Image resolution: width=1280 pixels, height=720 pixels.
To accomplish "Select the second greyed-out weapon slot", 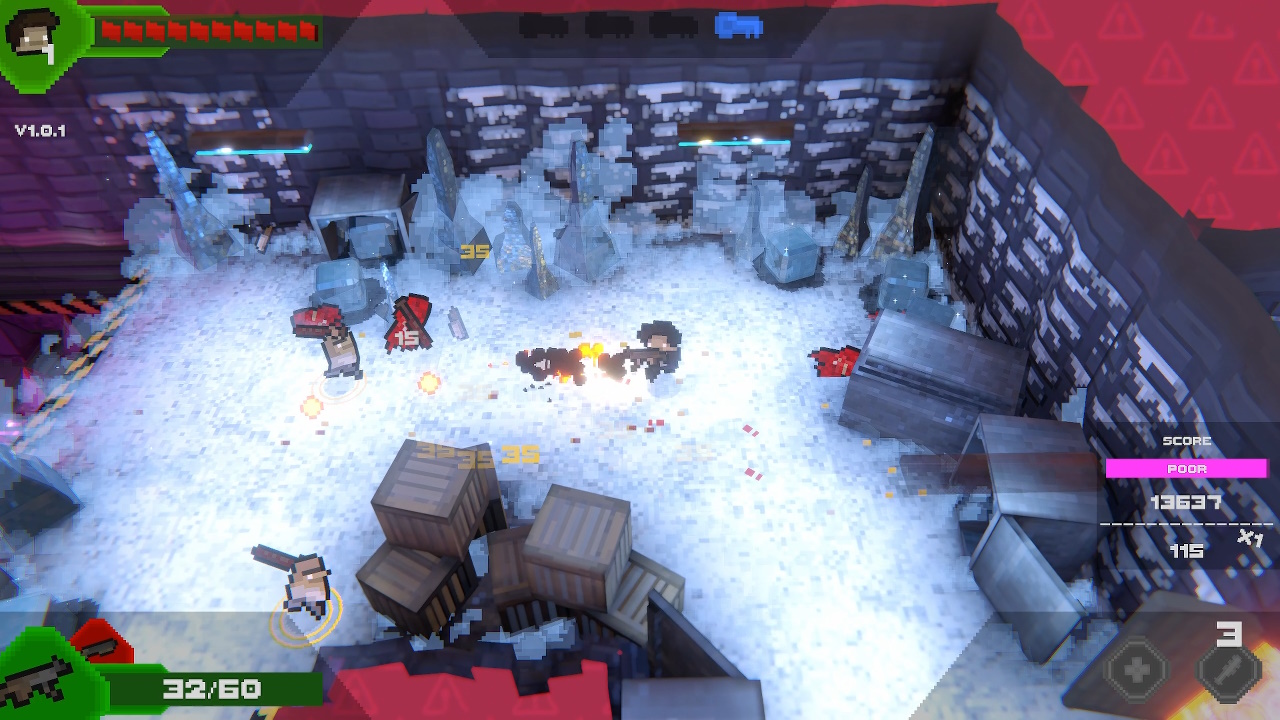I will coord(608,25).
